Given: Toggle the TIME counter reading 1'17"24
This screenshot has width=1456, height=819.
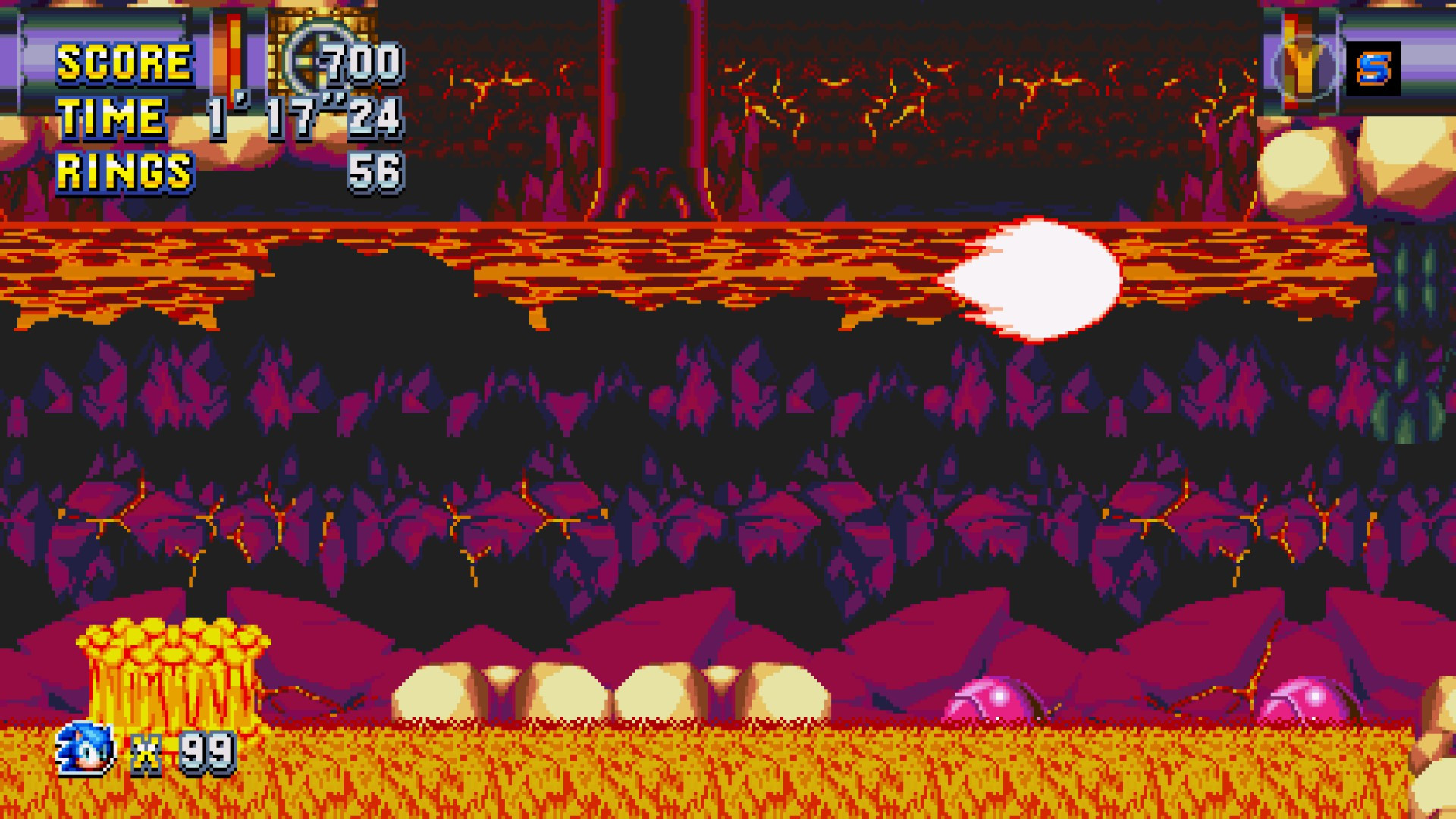Looking at the screenshot, I should (x=303, y=118).
